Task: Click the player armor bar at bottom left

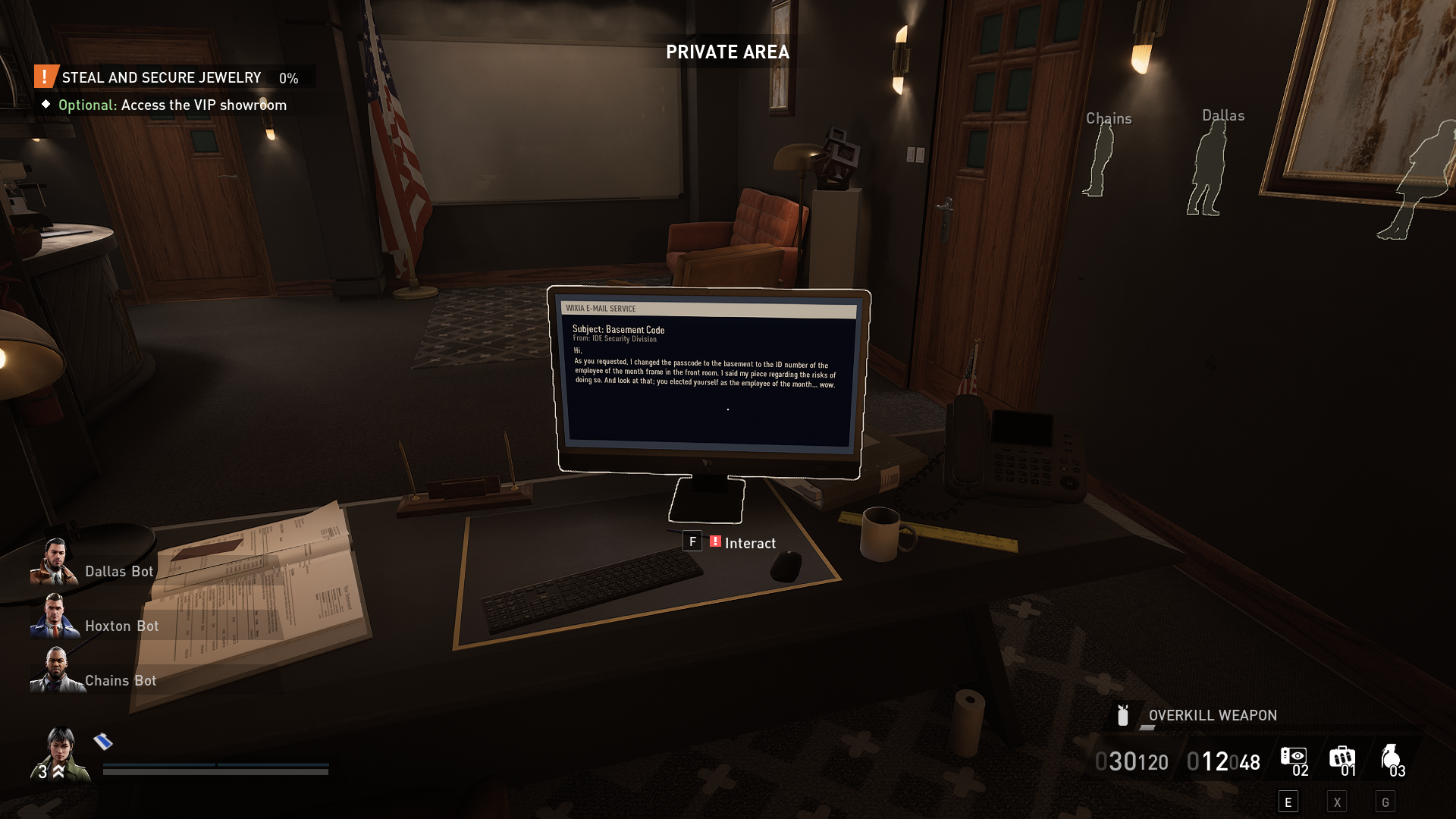Action: click(x=215, y=767)
